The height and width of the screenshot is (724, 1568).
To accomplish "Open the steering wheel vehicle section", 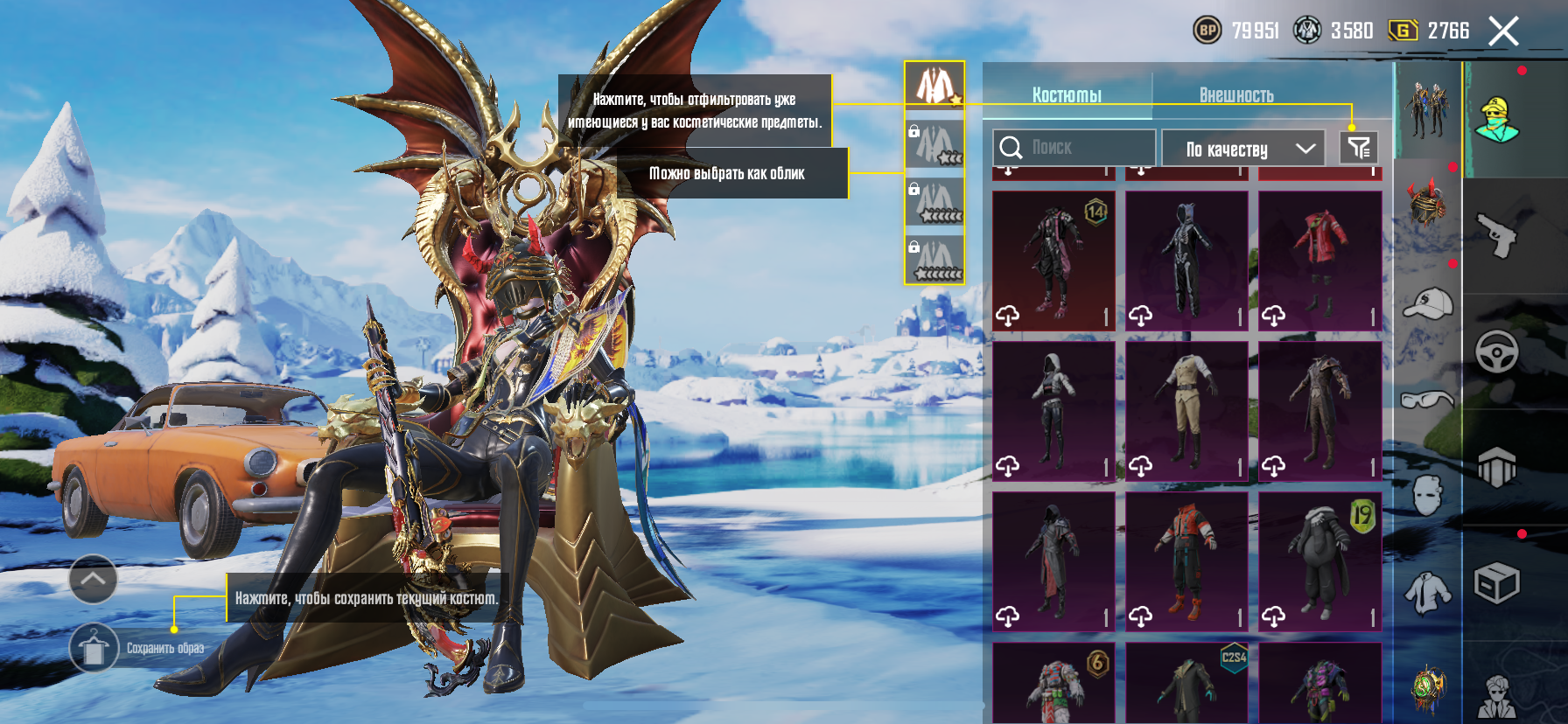I will (x=1497, y=352).
